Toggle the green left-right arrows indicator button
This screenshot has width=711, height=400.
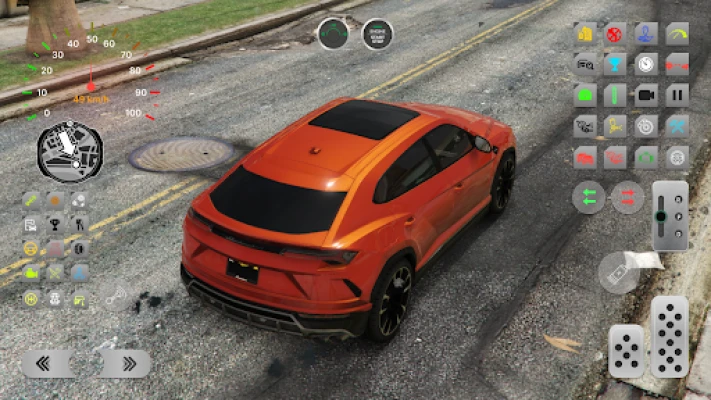tap(589, 197)
